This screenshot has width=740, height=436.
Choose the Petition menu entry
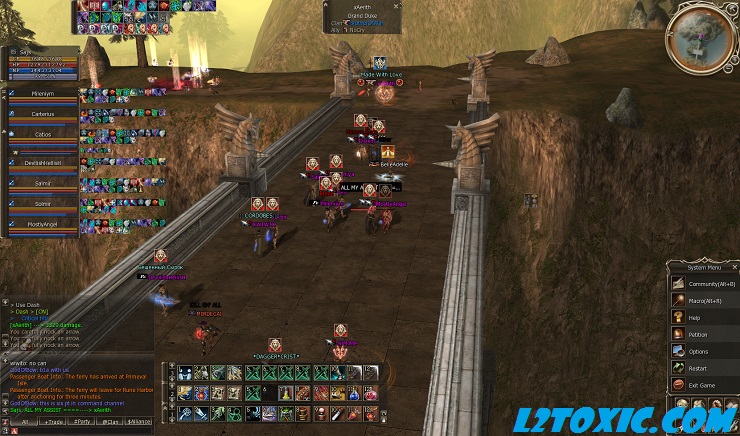[x=697, y=334]
